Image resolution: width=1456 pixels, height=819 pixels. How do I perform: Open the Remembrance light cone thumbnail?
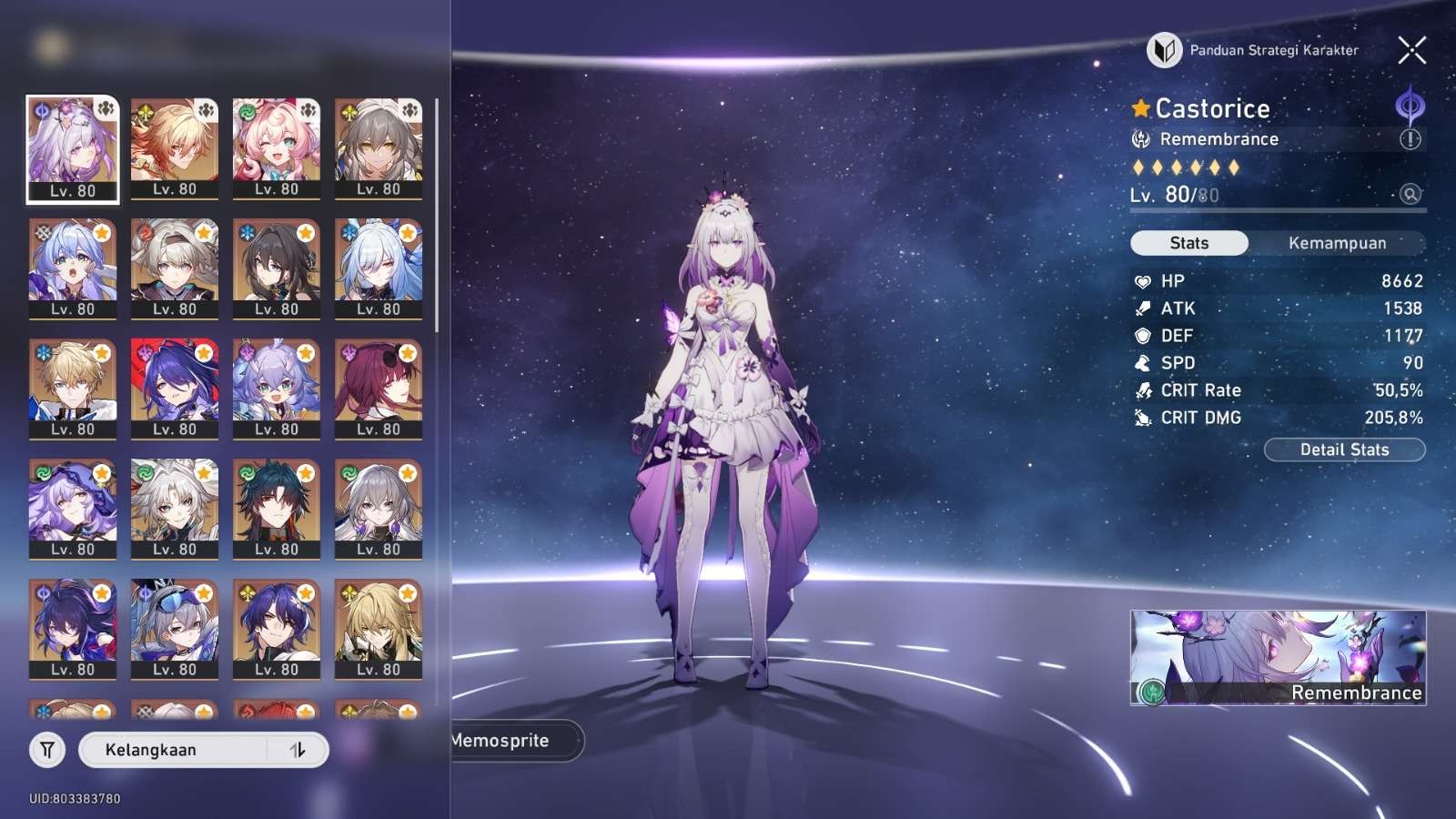click(x=1278, y=657)
